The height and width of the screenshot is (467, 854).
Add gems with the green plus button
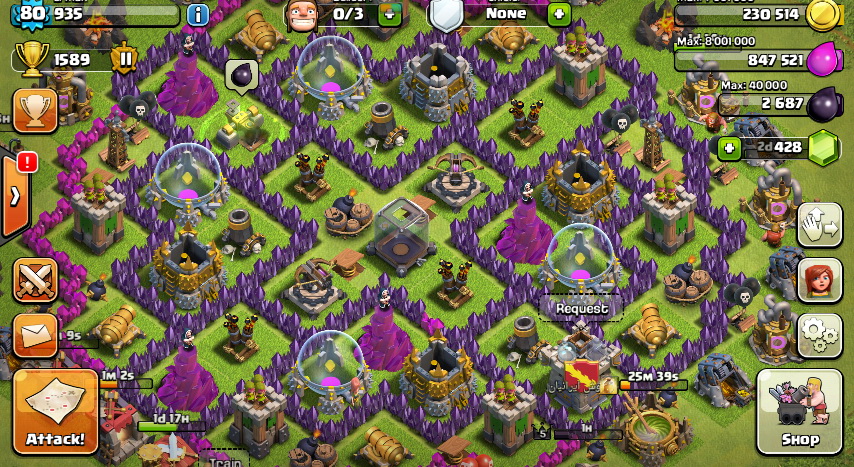730,148
